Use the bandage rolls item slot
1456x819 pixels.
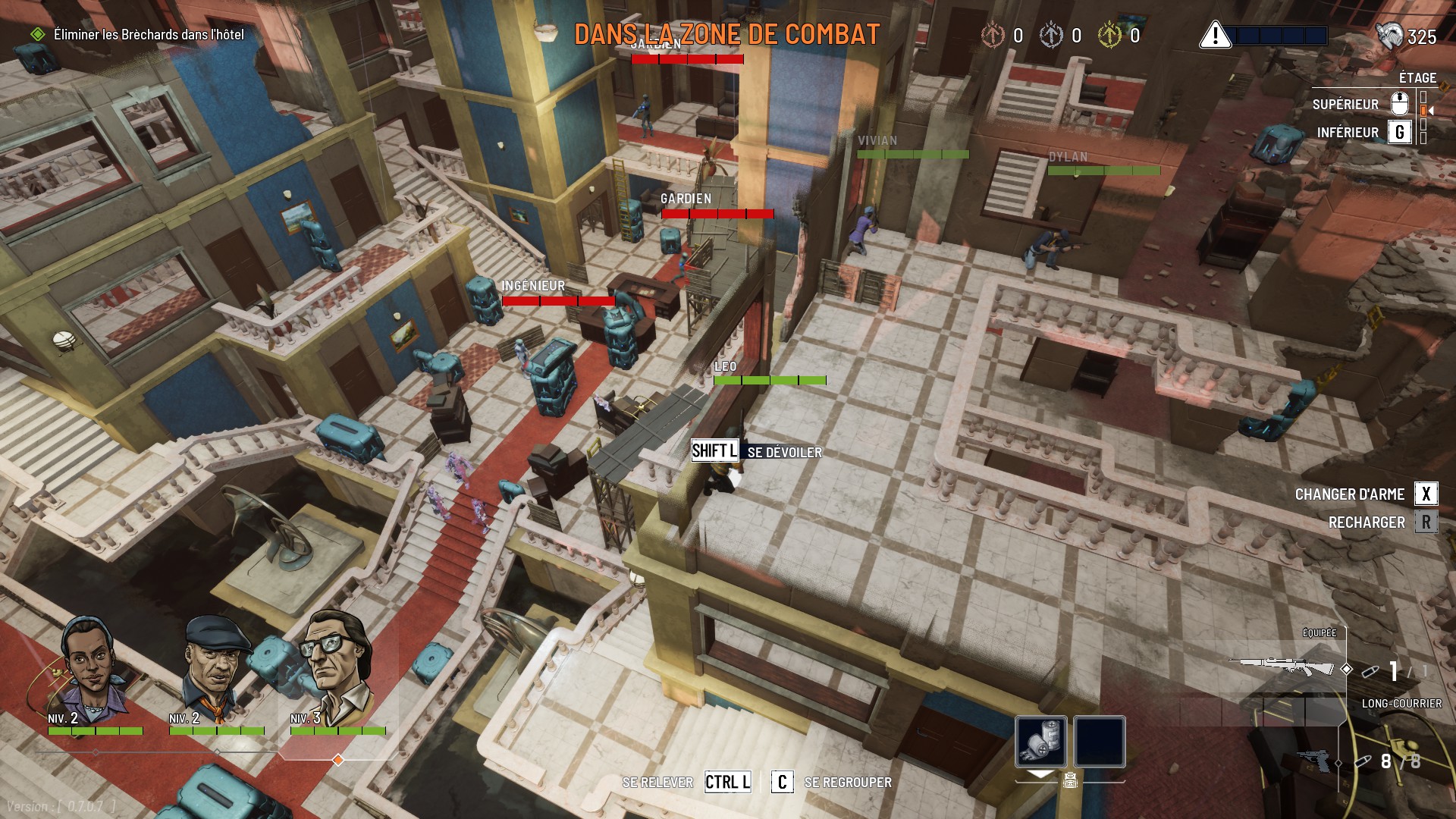pos(1041,741)
